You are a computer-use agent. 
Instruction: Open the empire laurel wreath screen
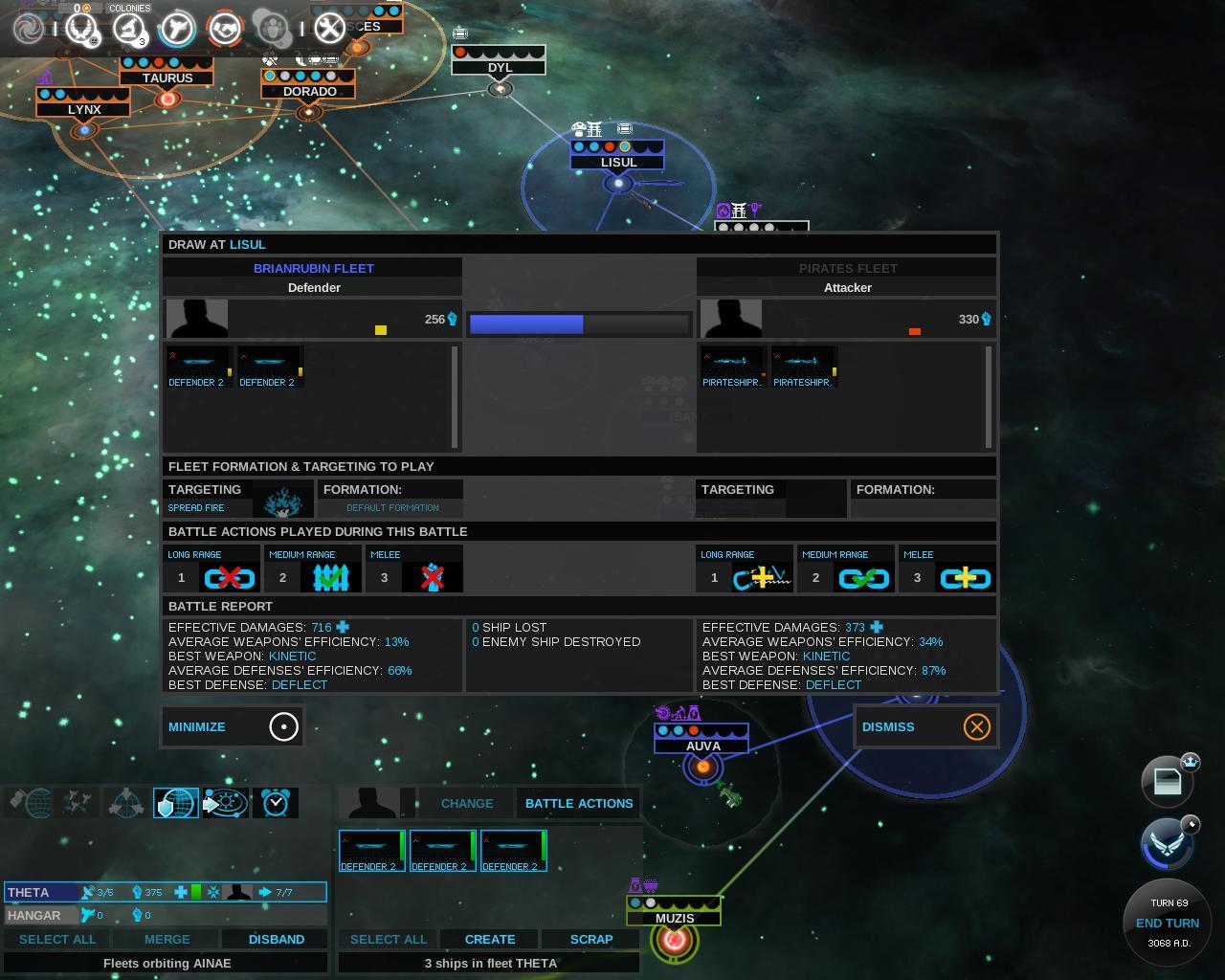[x=80, y=29]
